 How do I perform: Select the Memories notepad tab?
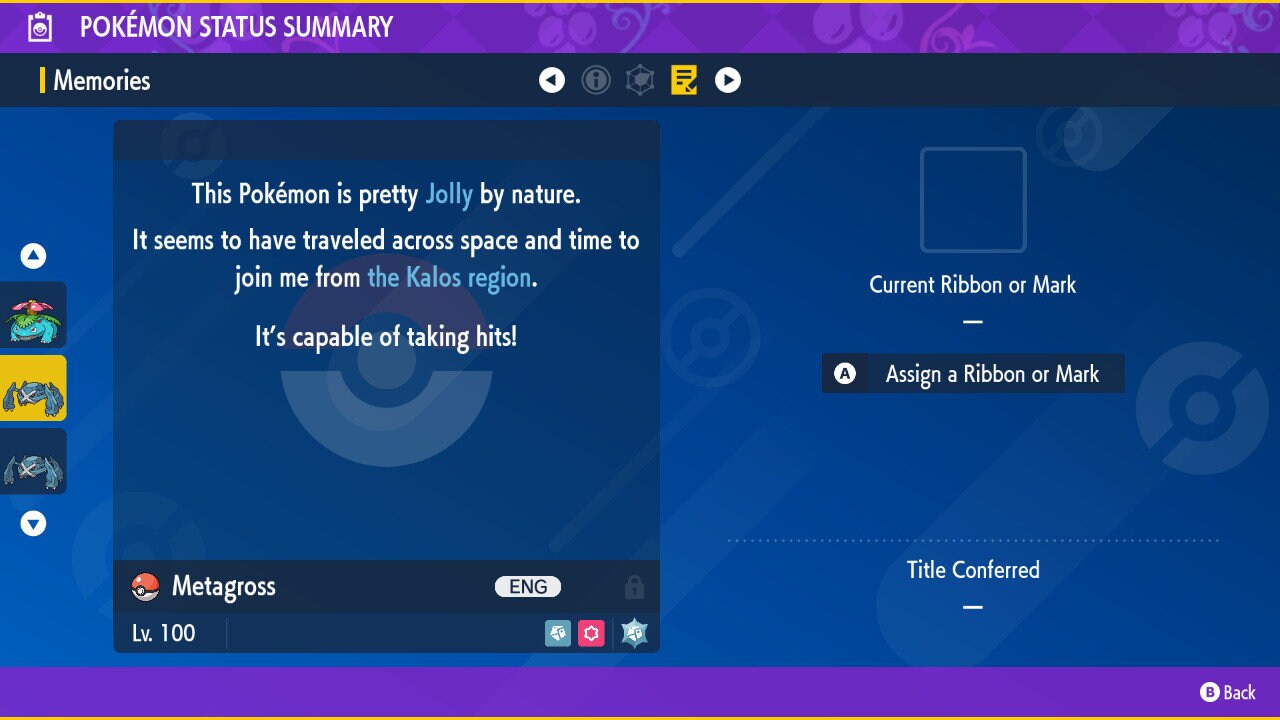tap(684, 80)
